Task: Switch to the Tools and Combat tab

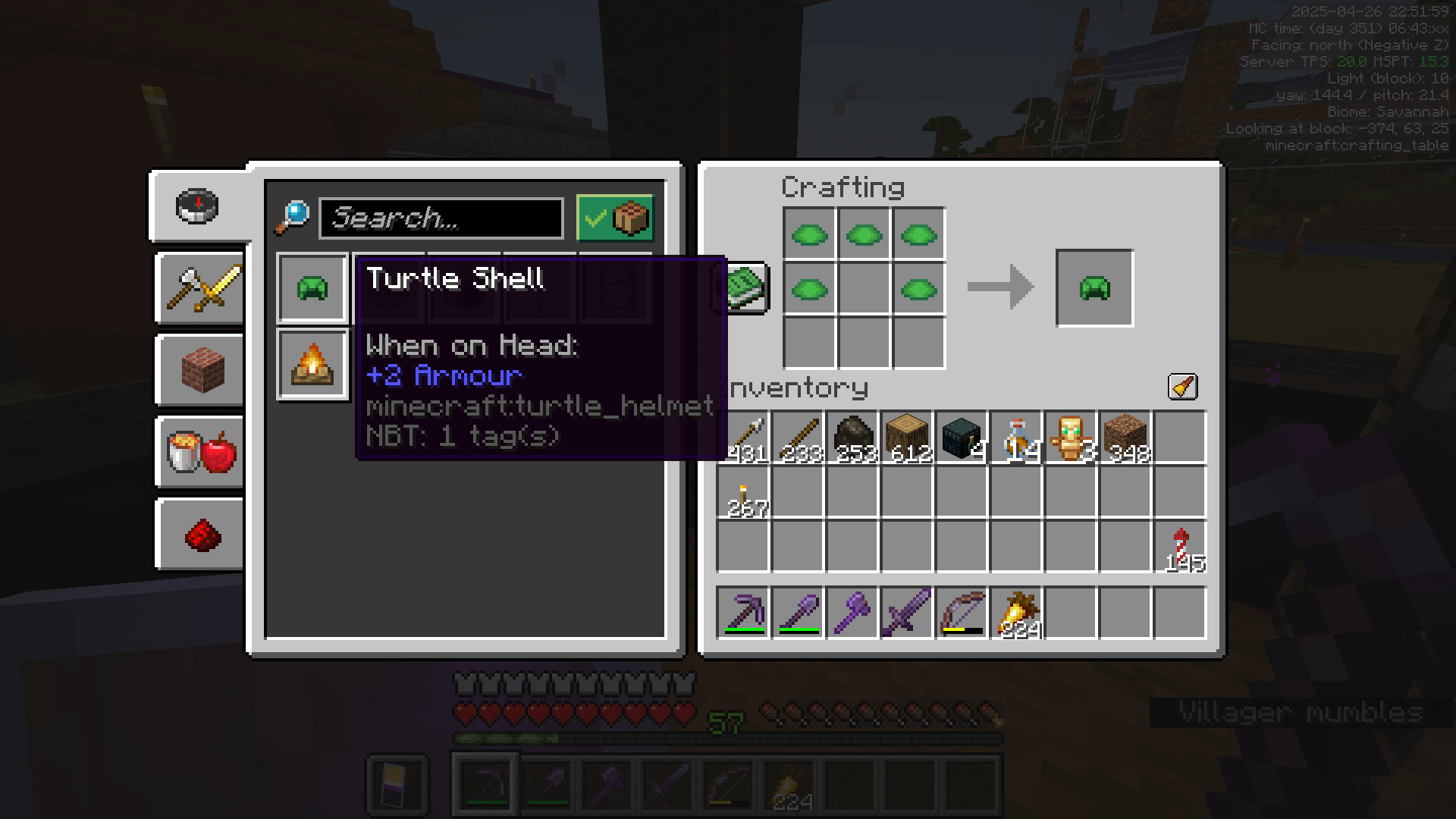Action: pos(199,288)
